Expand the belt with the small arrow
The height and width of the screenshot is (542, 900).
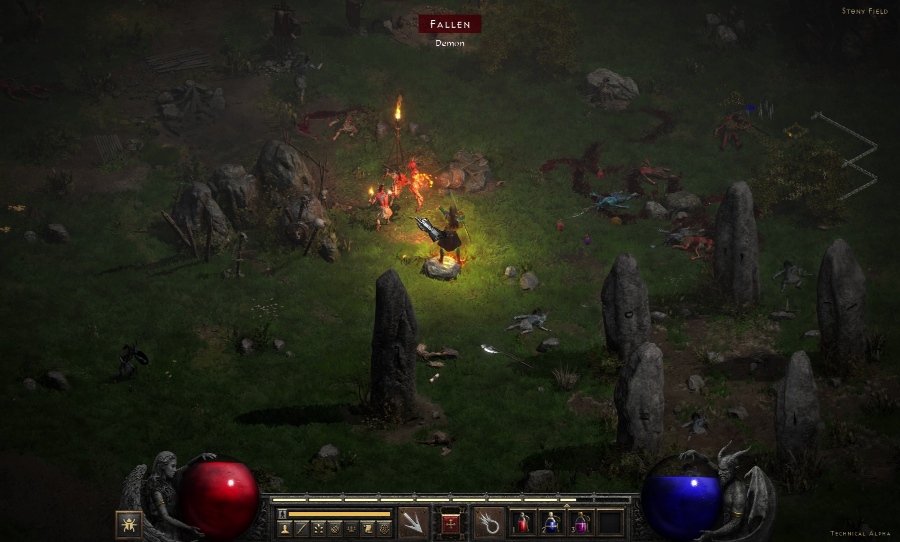click(x=567, y=505)
